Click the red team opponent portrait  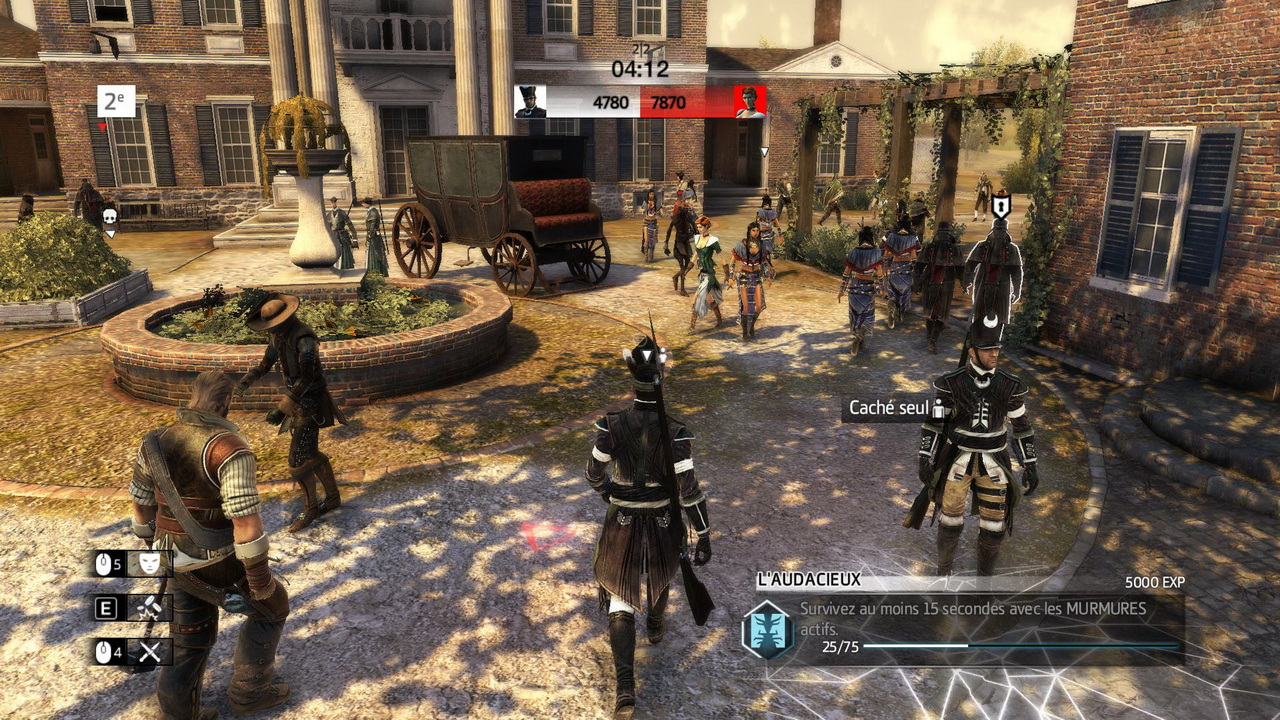[x=750, y=101]
